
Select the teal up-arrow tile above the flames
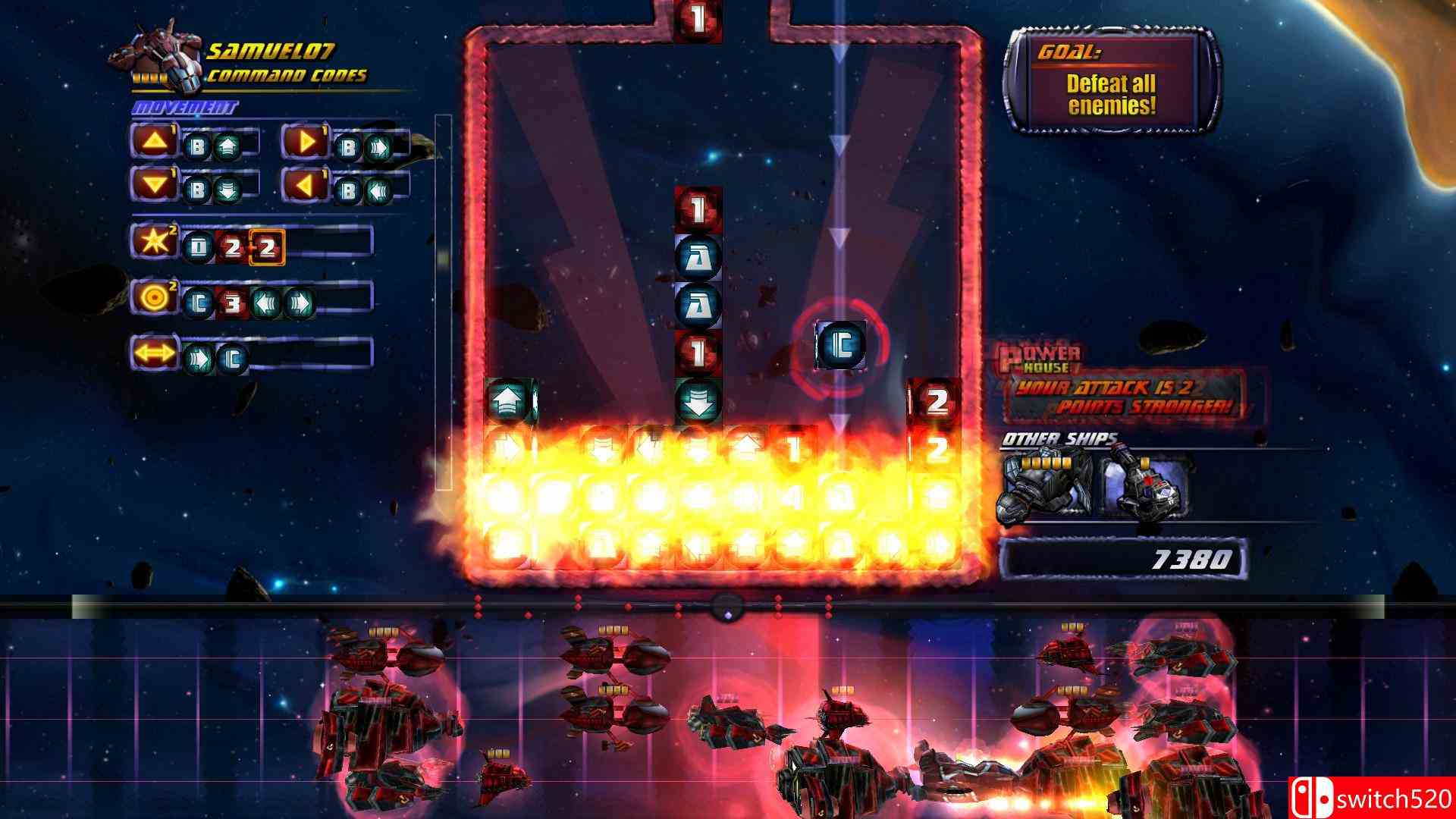pyautogui.click(x=509, y=400)
